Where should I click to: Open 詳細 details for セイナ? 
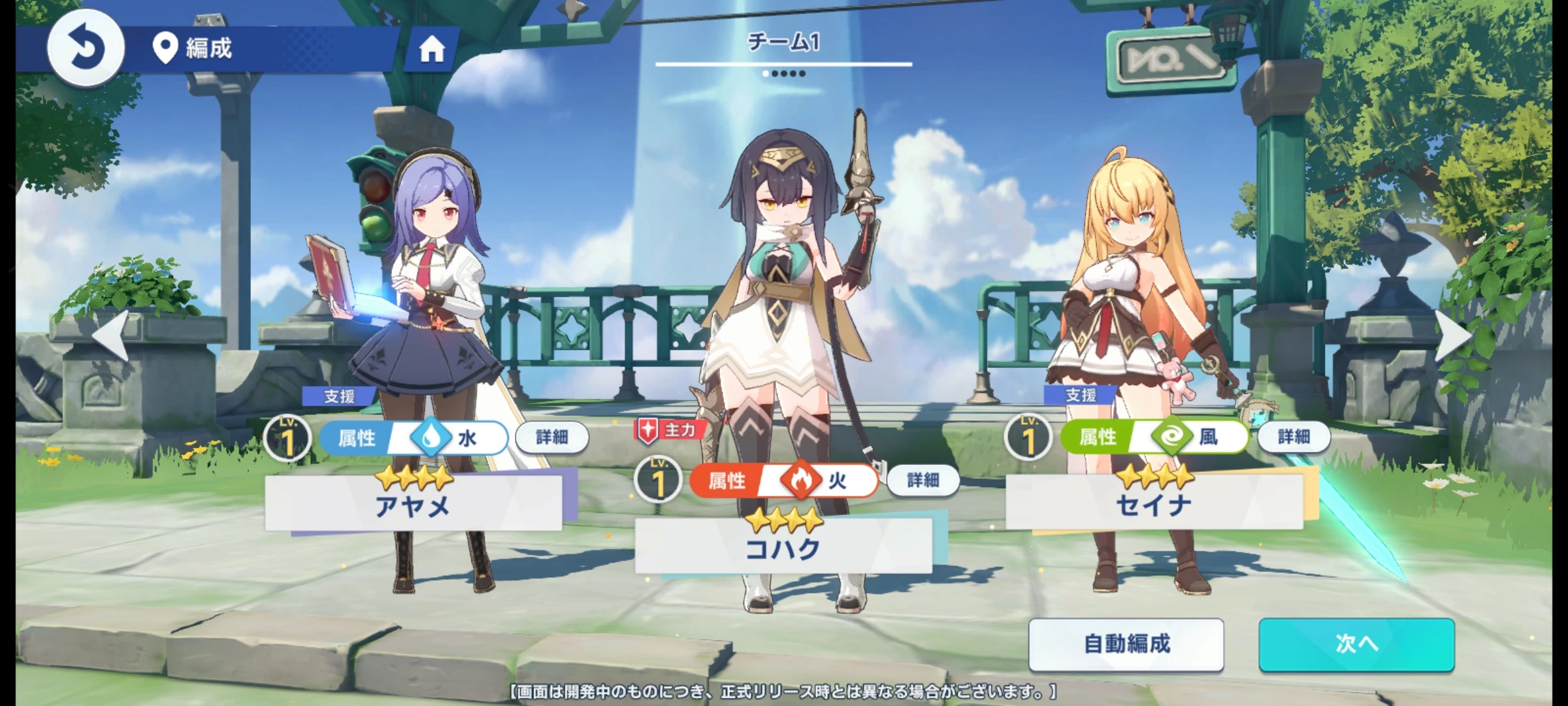[1294, 437]
